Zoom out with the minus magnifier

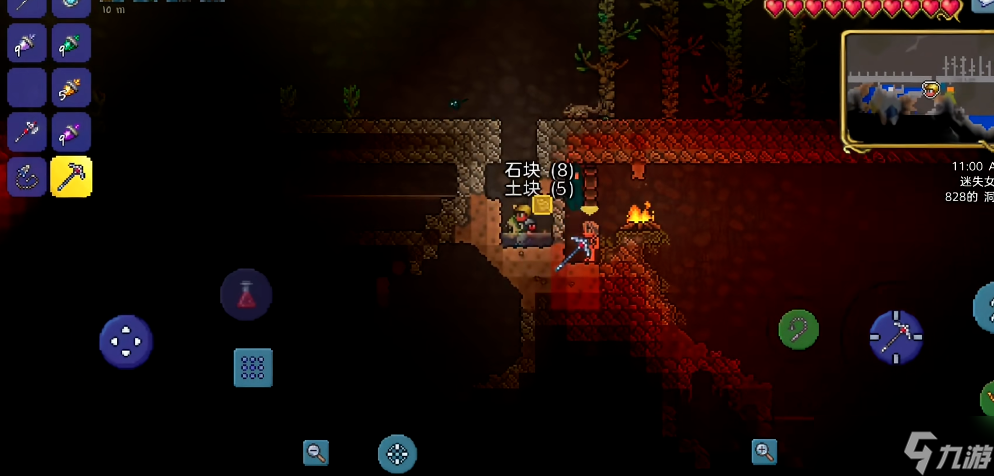coord(316,453)
